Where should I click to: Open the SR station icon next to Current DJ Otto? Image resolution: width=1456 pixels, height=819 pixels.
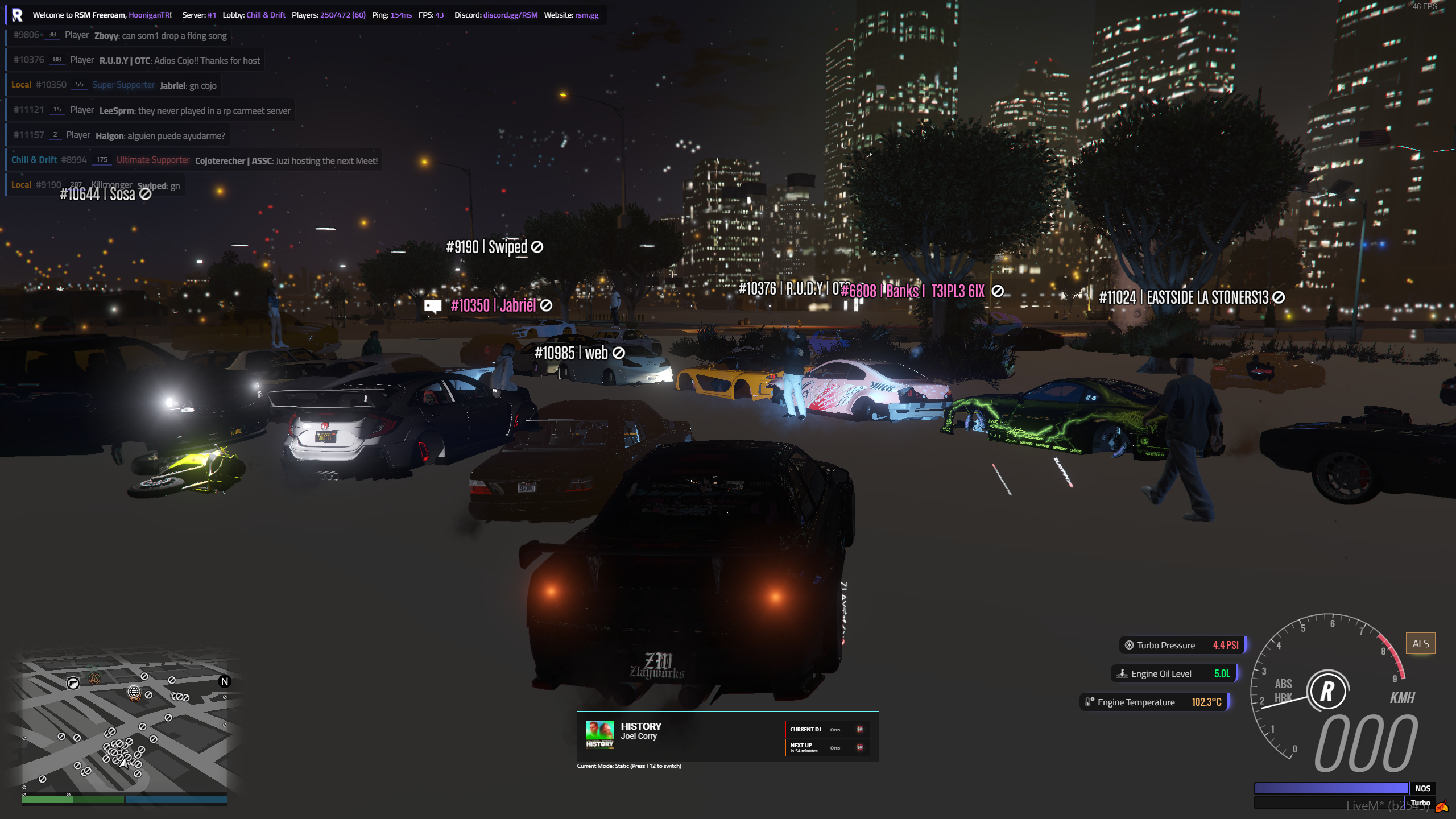[x=859, y=729]
